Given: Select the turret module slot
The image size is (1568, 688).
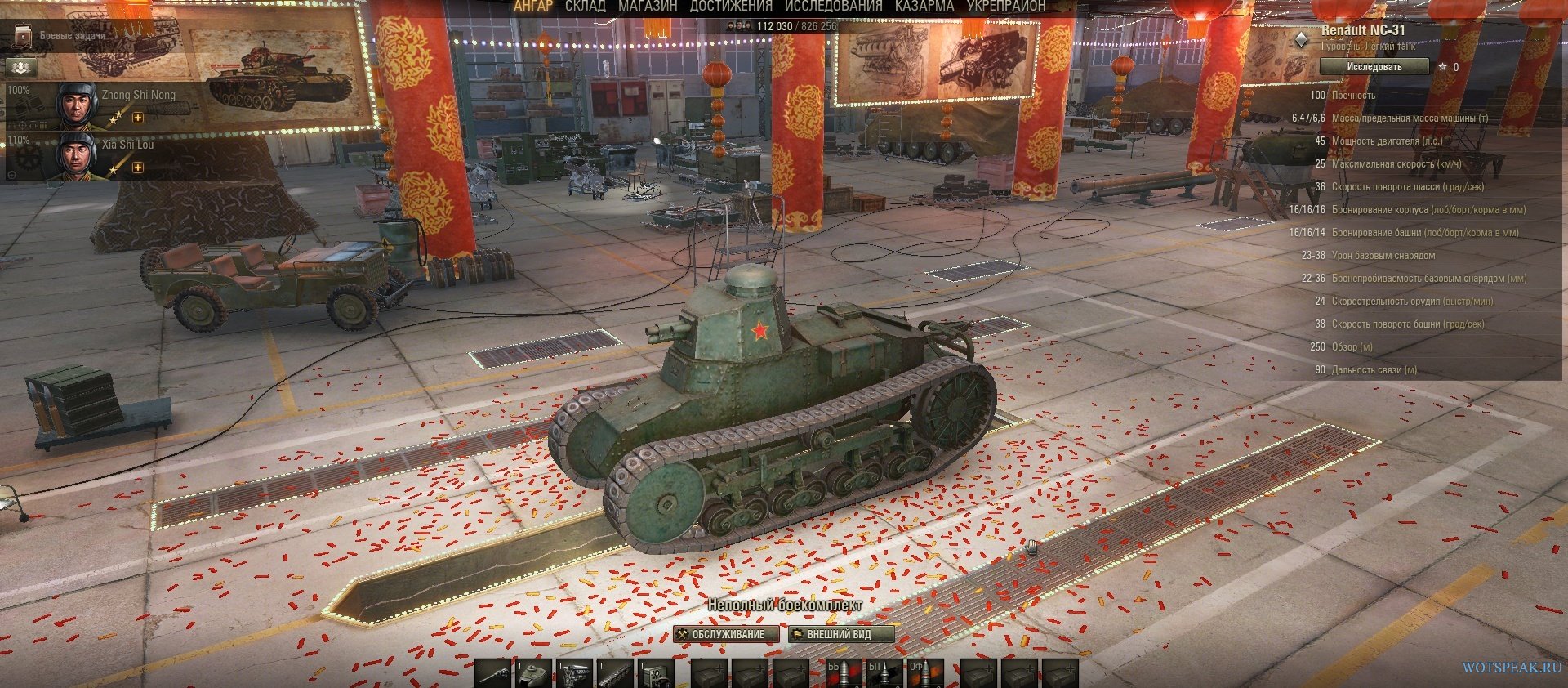Looking at the screenshot, I should (x=534, y=673).
